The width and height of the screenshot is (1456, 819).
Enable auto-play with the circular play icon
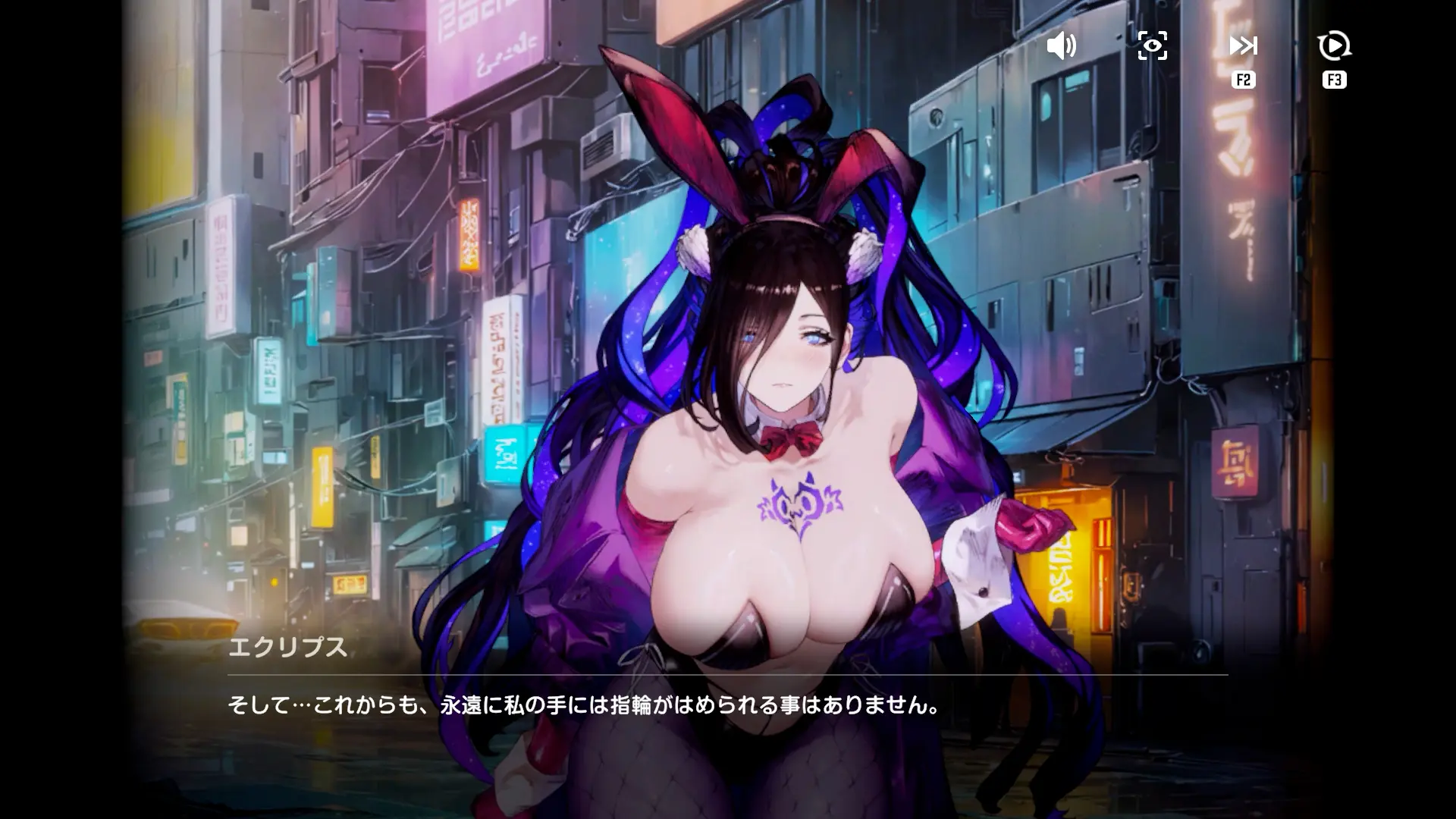[1334, 46]
